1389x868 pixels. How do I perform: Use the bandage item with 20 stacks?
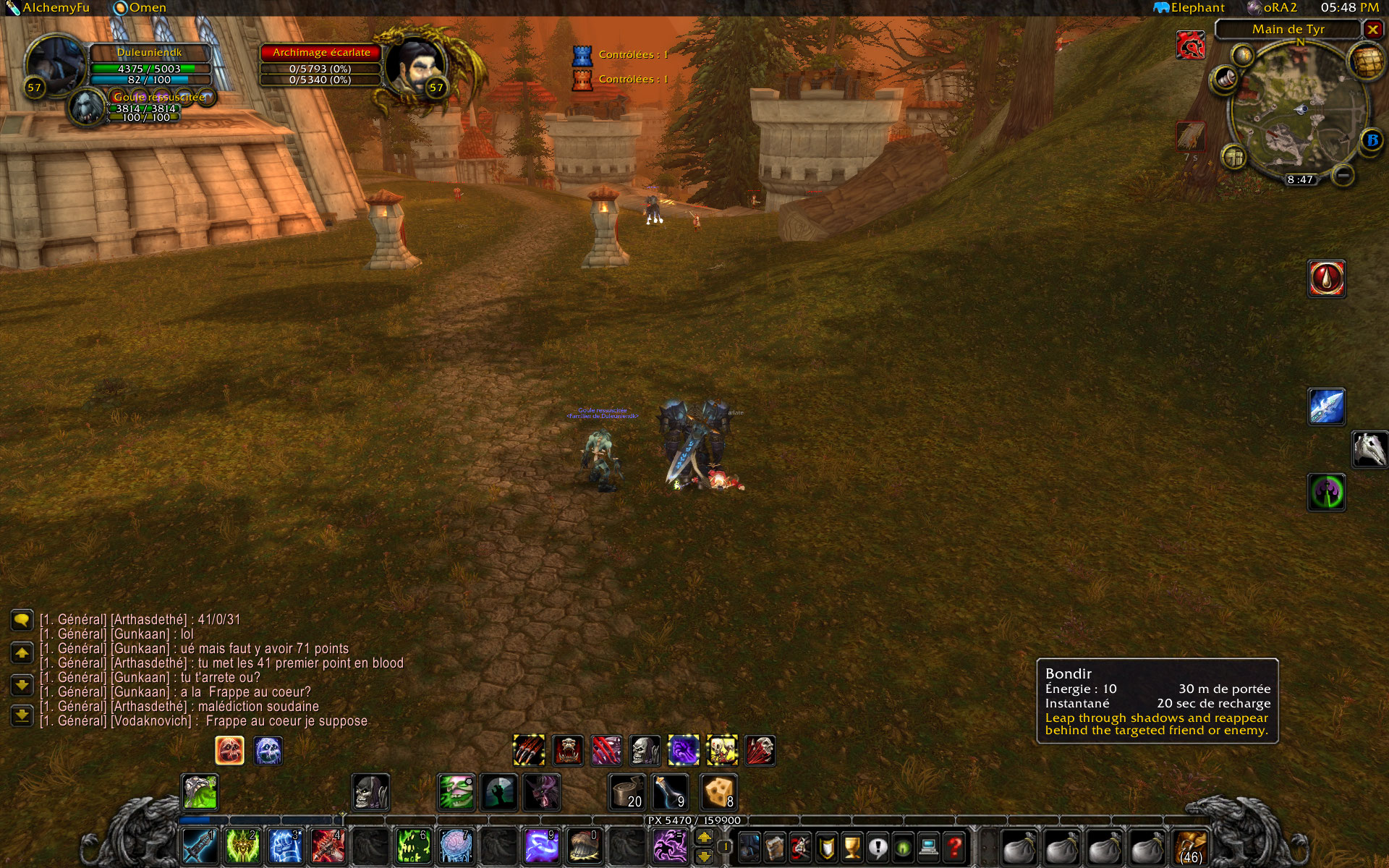(x=626, y=792)
